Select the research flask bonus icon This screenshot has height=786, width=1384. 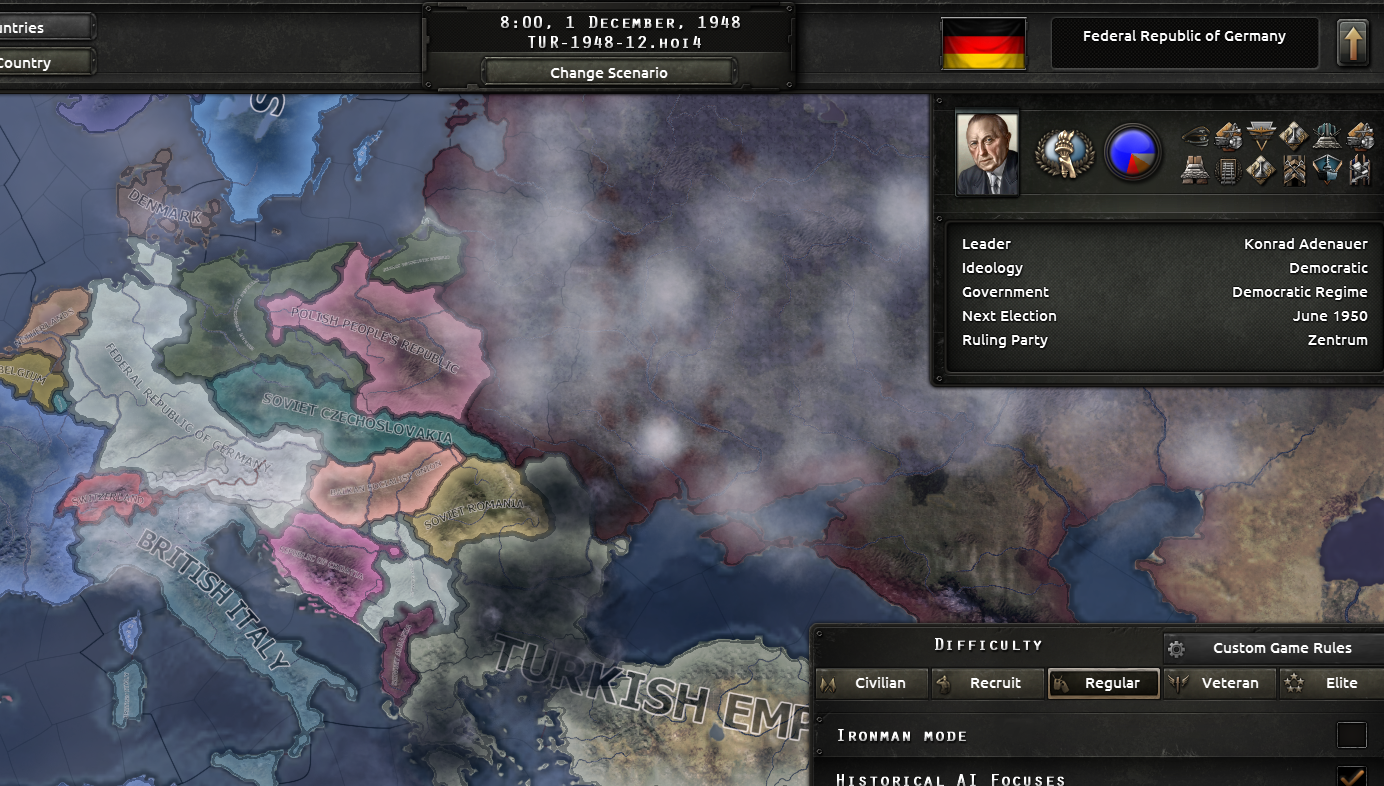click(1292, 136)
